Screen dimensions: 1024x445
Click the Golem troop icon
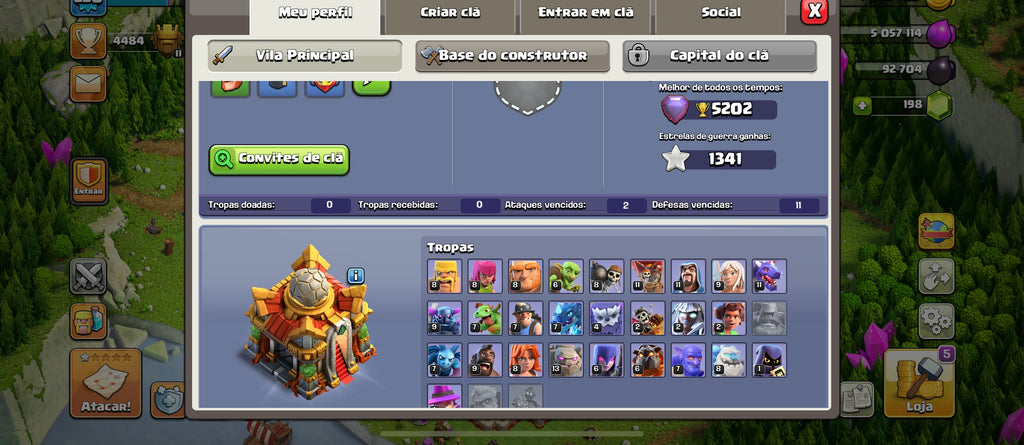(564, 360)
